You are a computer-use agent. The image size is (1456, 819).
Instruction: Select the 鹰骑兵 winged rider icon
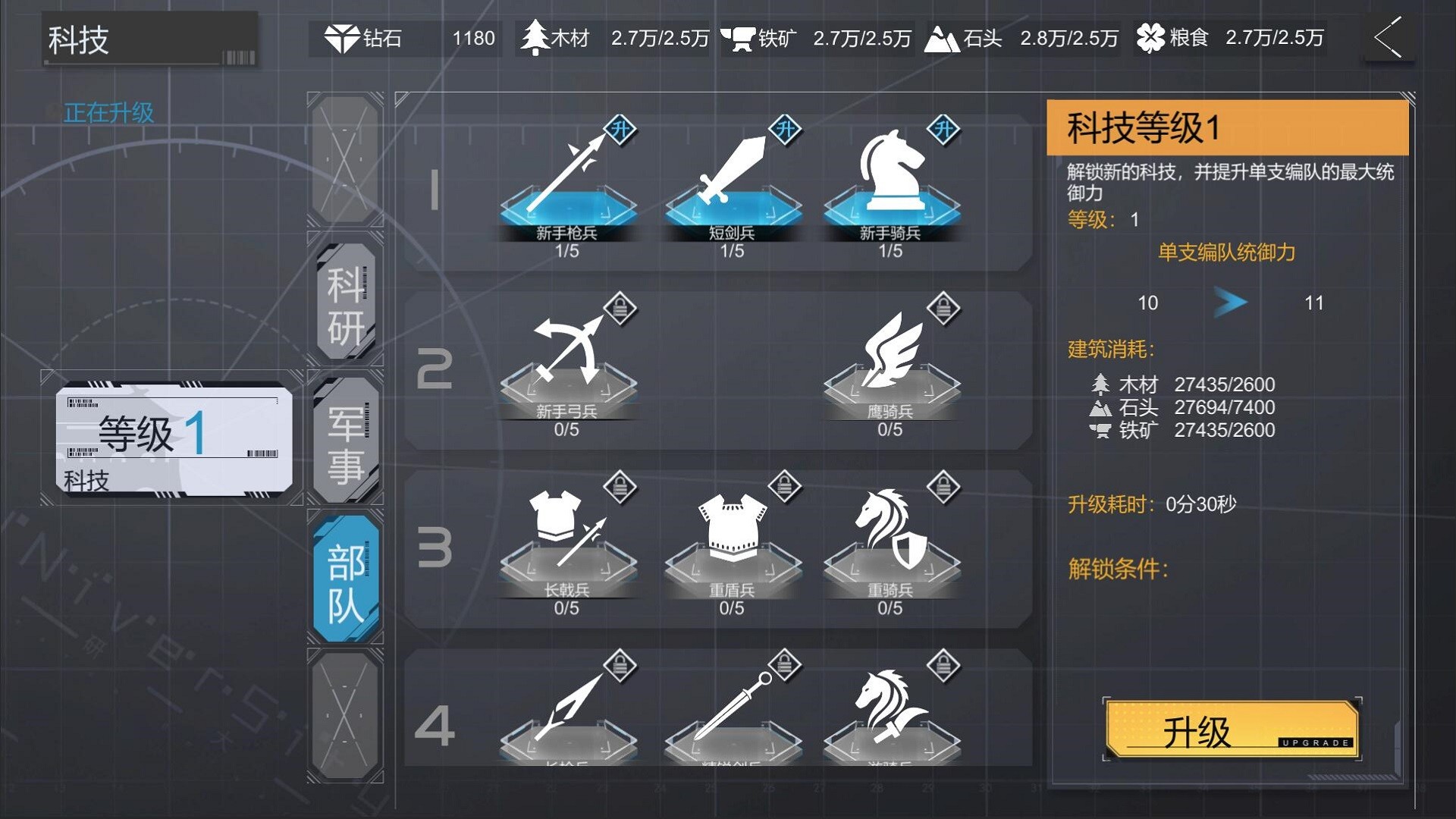891,356
